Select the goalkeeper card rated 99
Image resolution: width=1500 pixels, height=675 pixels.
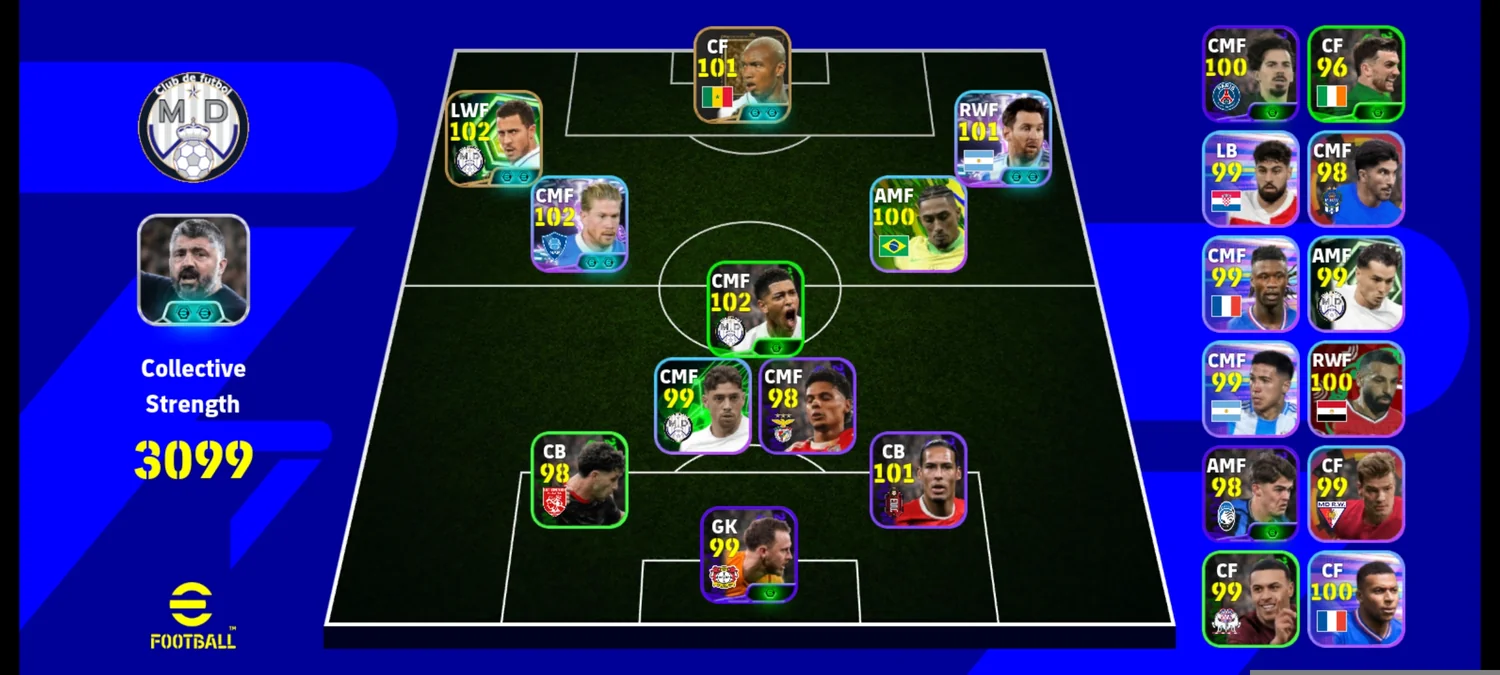pyautogui.click(x=749, y=554)
